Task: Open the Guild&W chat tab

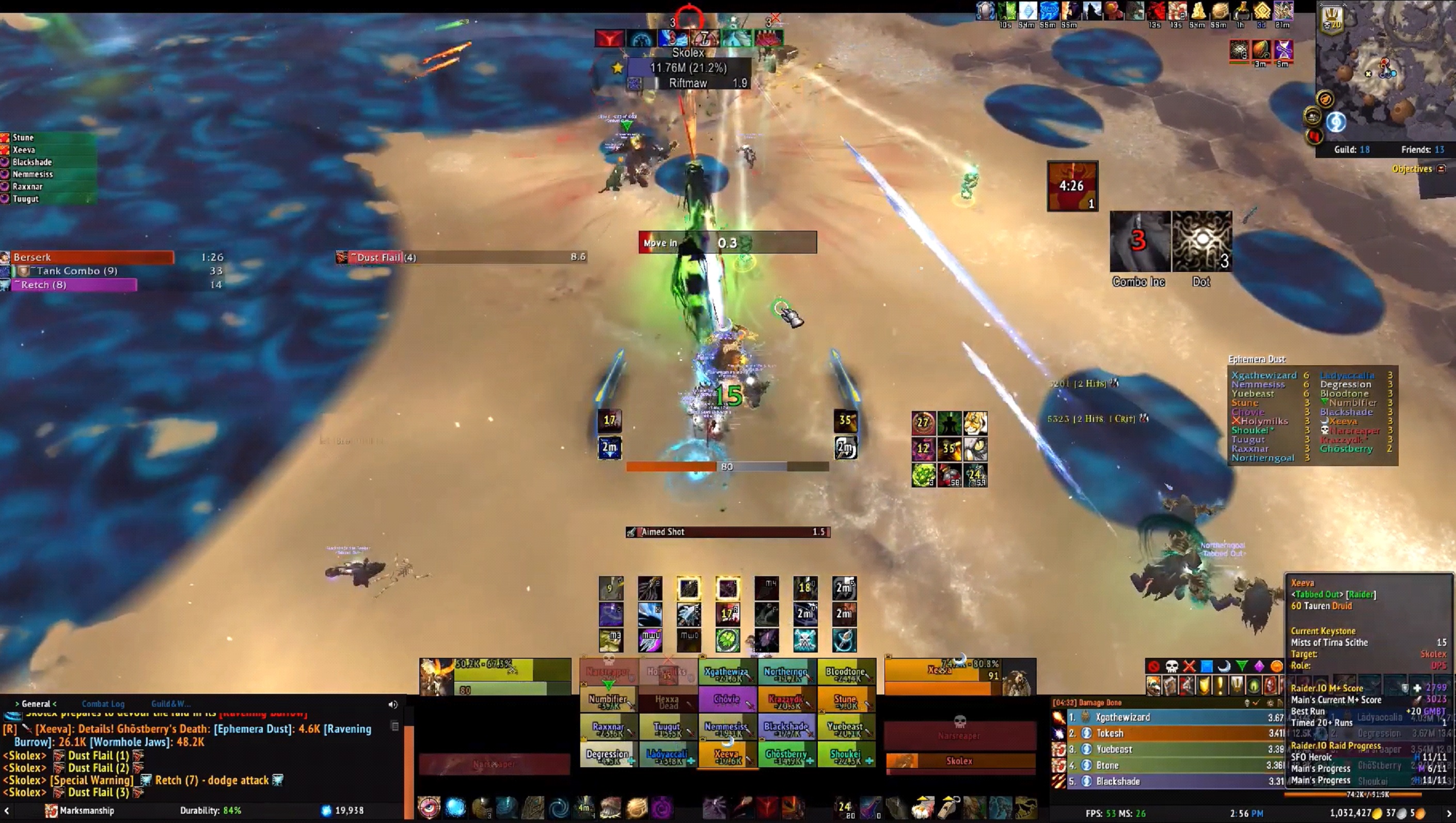Action: (x=171, y=704)
